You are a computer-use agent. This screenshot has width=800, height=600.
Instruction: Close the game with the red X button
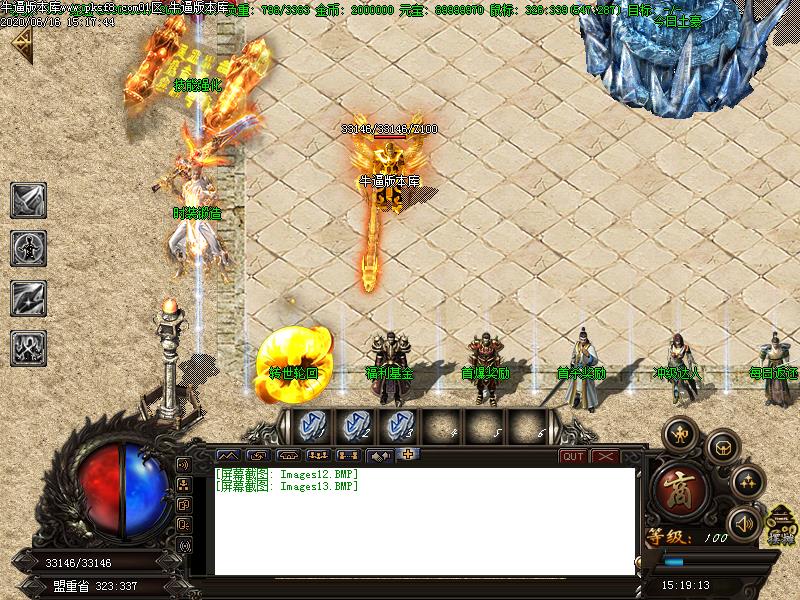(x=604, y=456)
